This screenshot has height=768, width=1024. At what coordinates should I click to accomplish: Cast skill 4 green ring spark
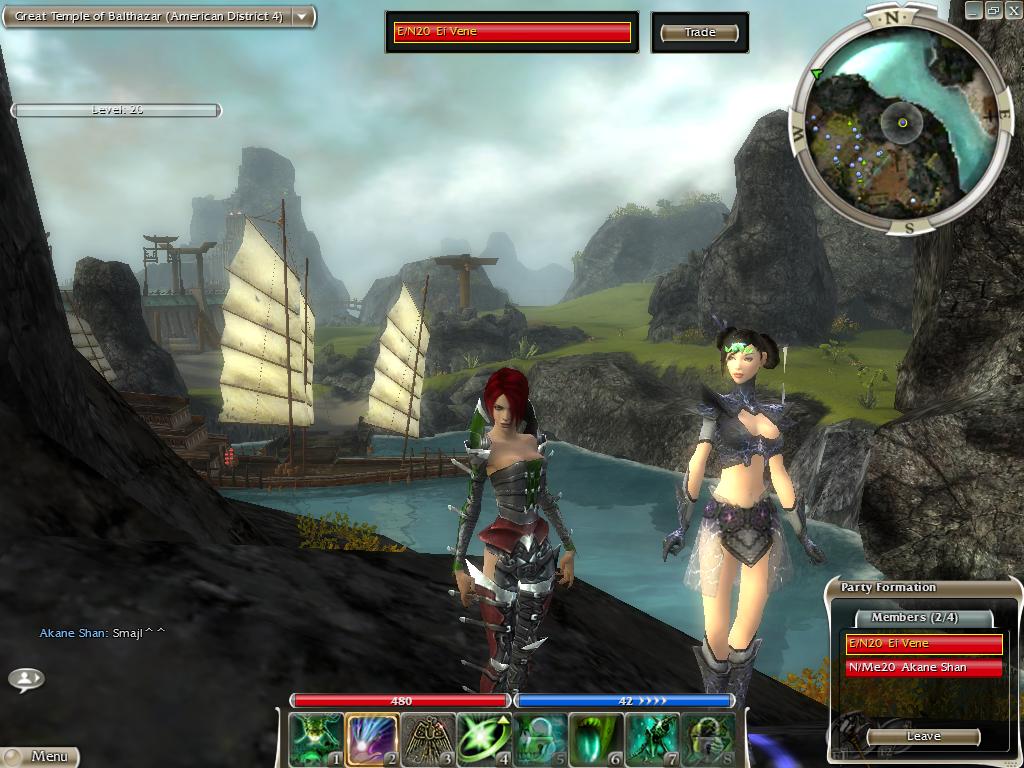484,739
